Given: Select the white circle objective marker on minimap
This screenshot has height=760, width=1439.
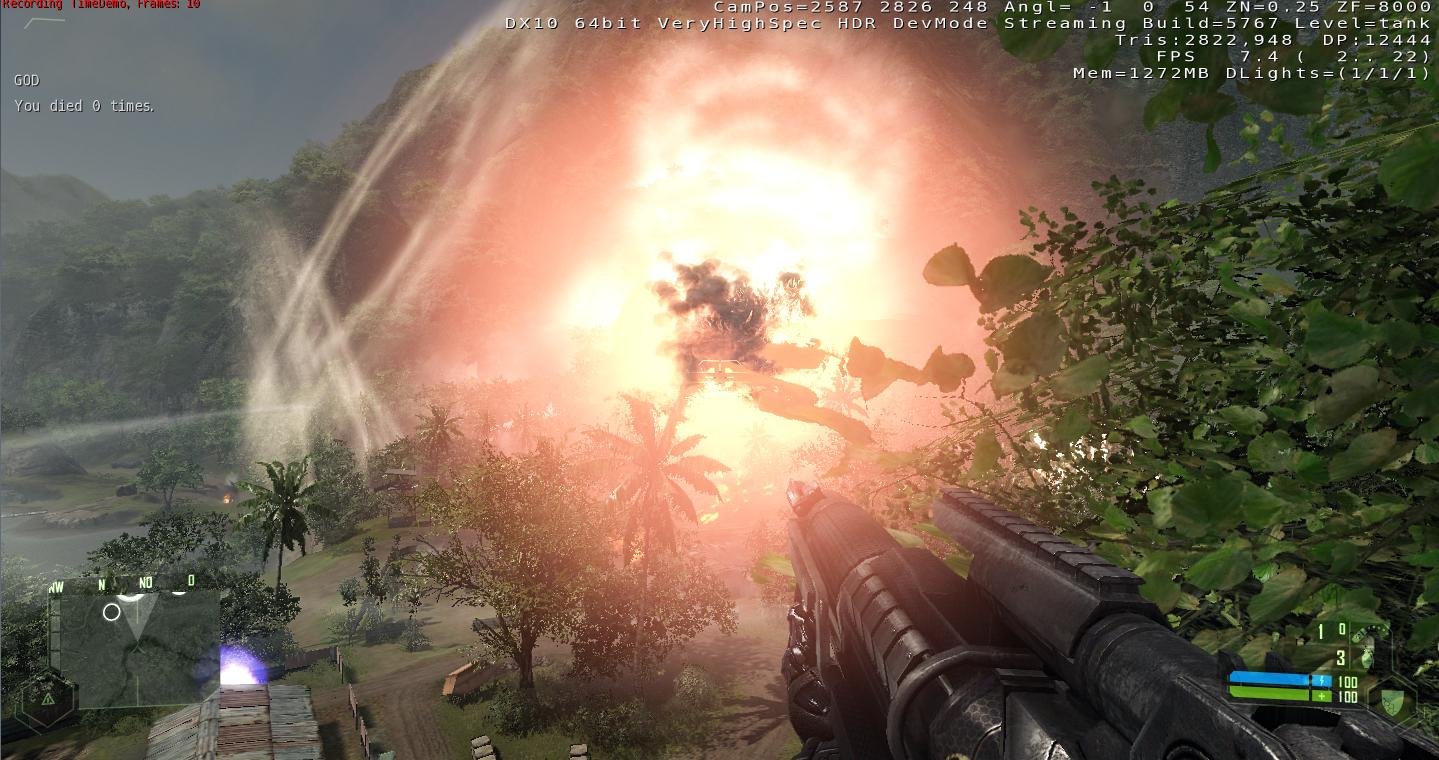Looking at the screenshot, I should (111, 611).
